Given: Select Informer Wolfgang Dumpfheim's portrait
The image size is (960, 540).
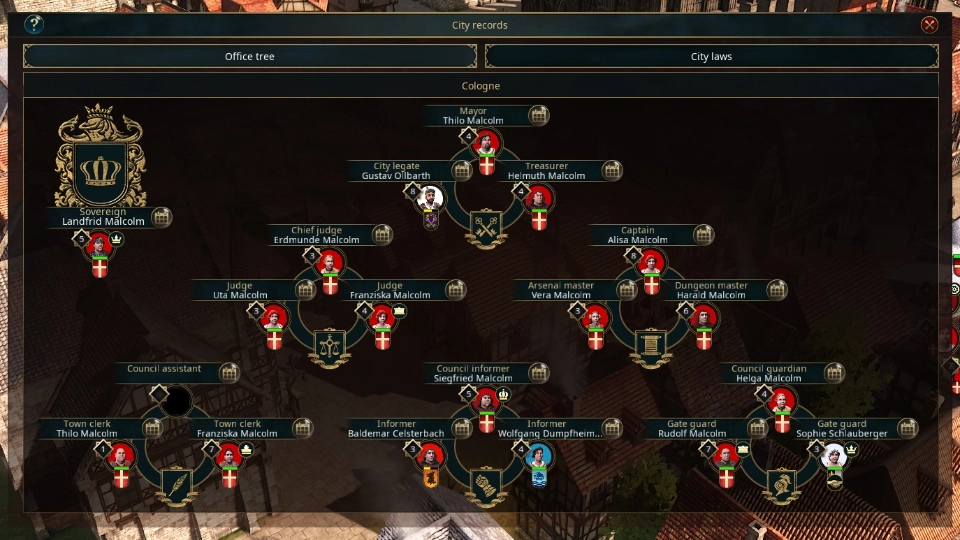Looking at the screenshot, I should [x=540, y=456].
